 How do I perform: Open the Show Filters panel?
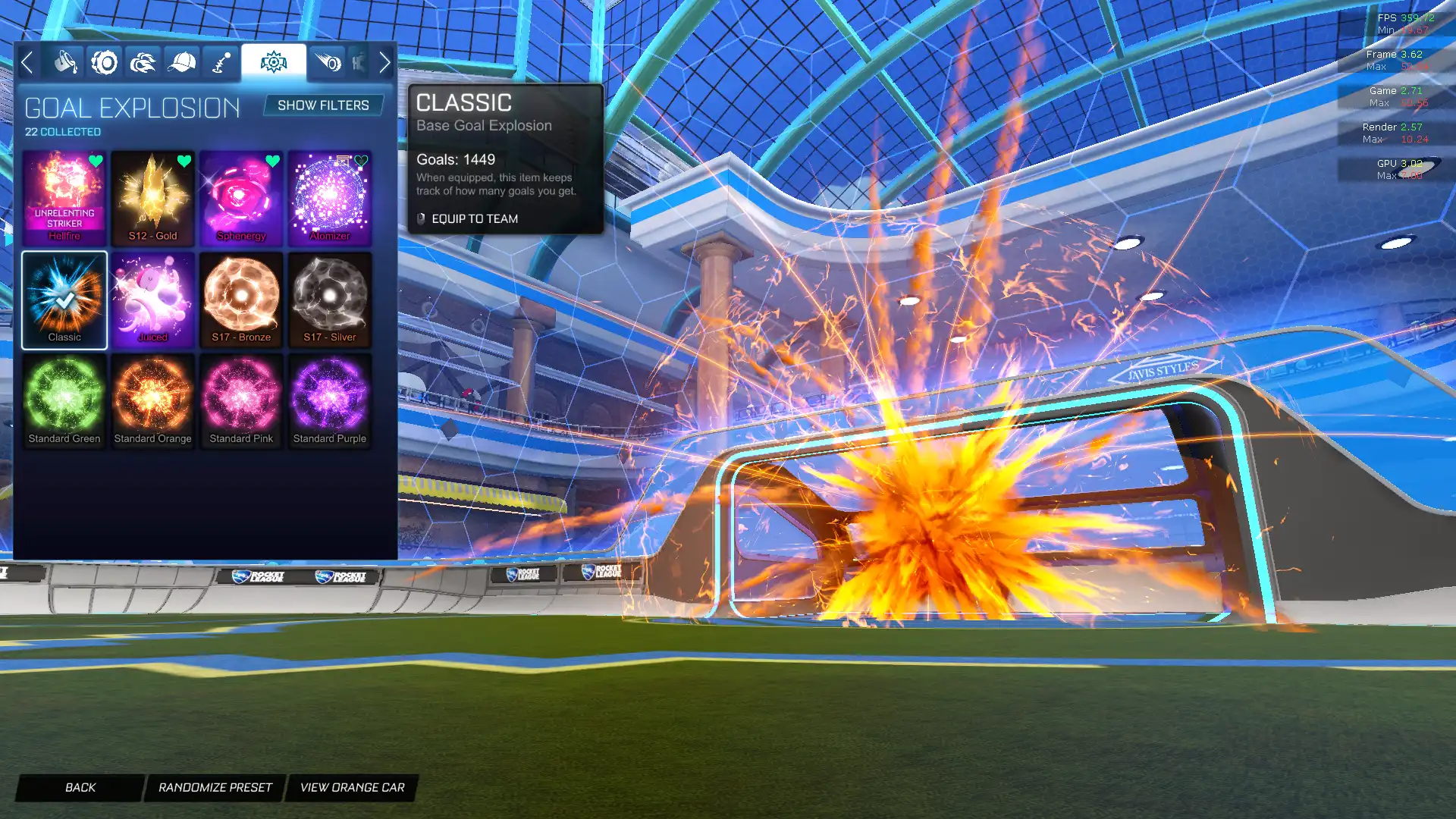pyautogui.click(x=323, y=105)
